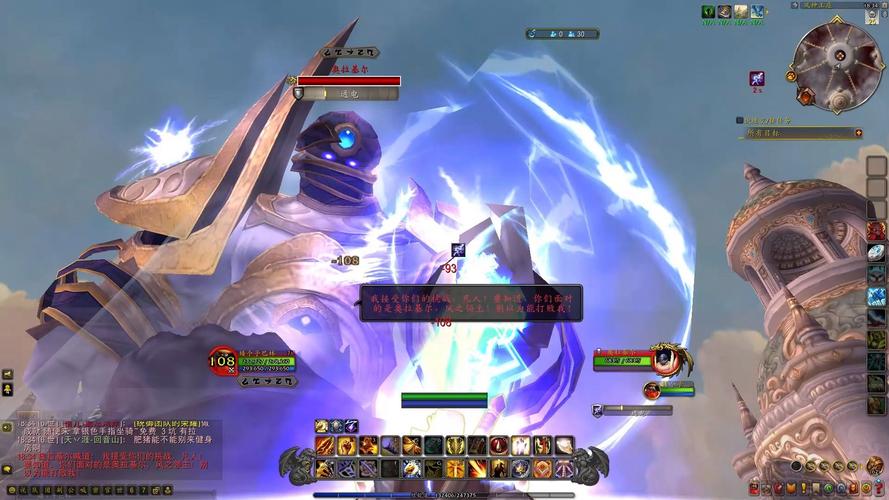Click the purple sword debuff icon
Viewport: 889px width, 500px height.
pyautogui.click(x=757, y=78)
